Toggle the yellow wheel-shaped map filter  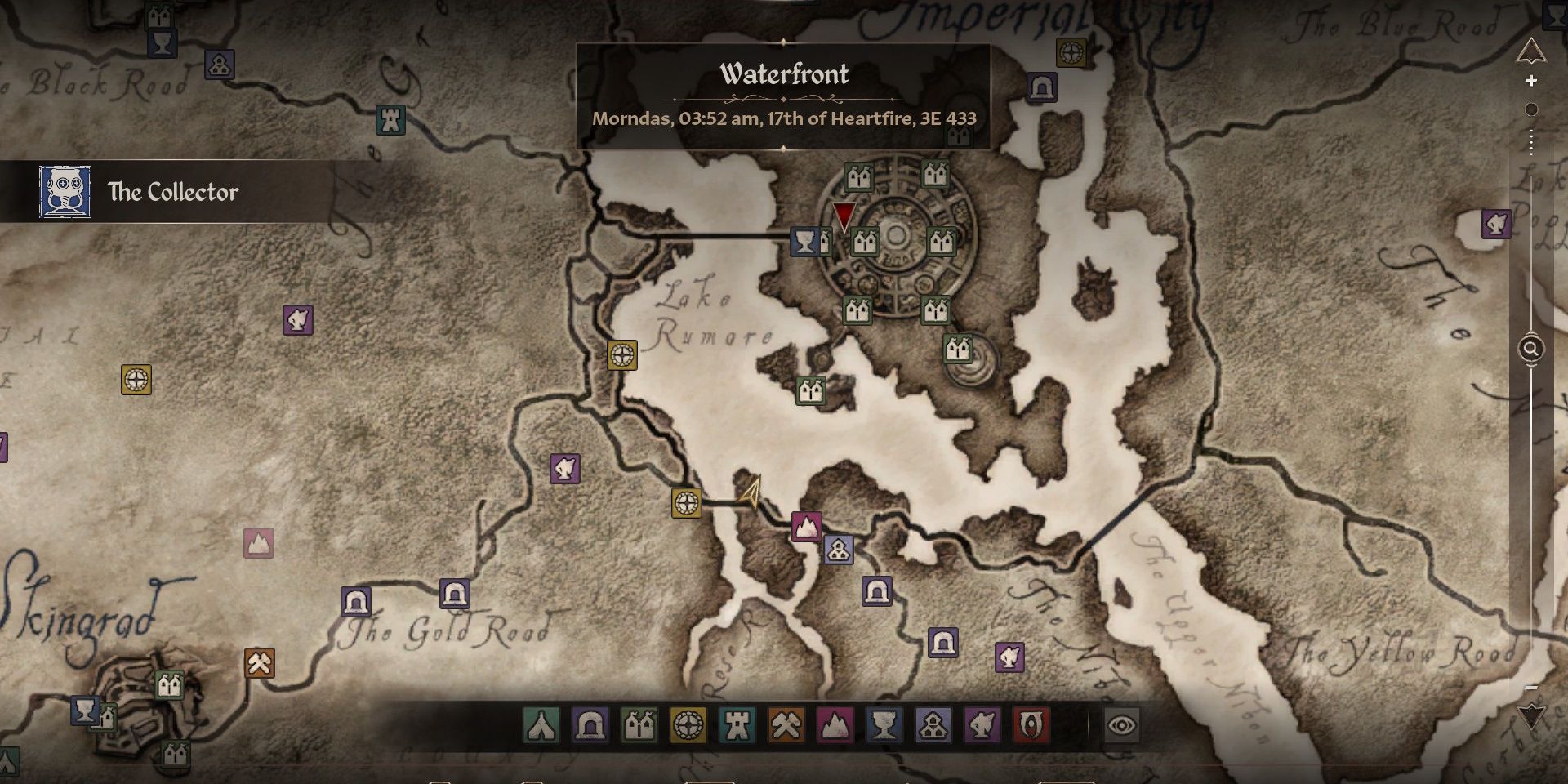pos(688,725)
